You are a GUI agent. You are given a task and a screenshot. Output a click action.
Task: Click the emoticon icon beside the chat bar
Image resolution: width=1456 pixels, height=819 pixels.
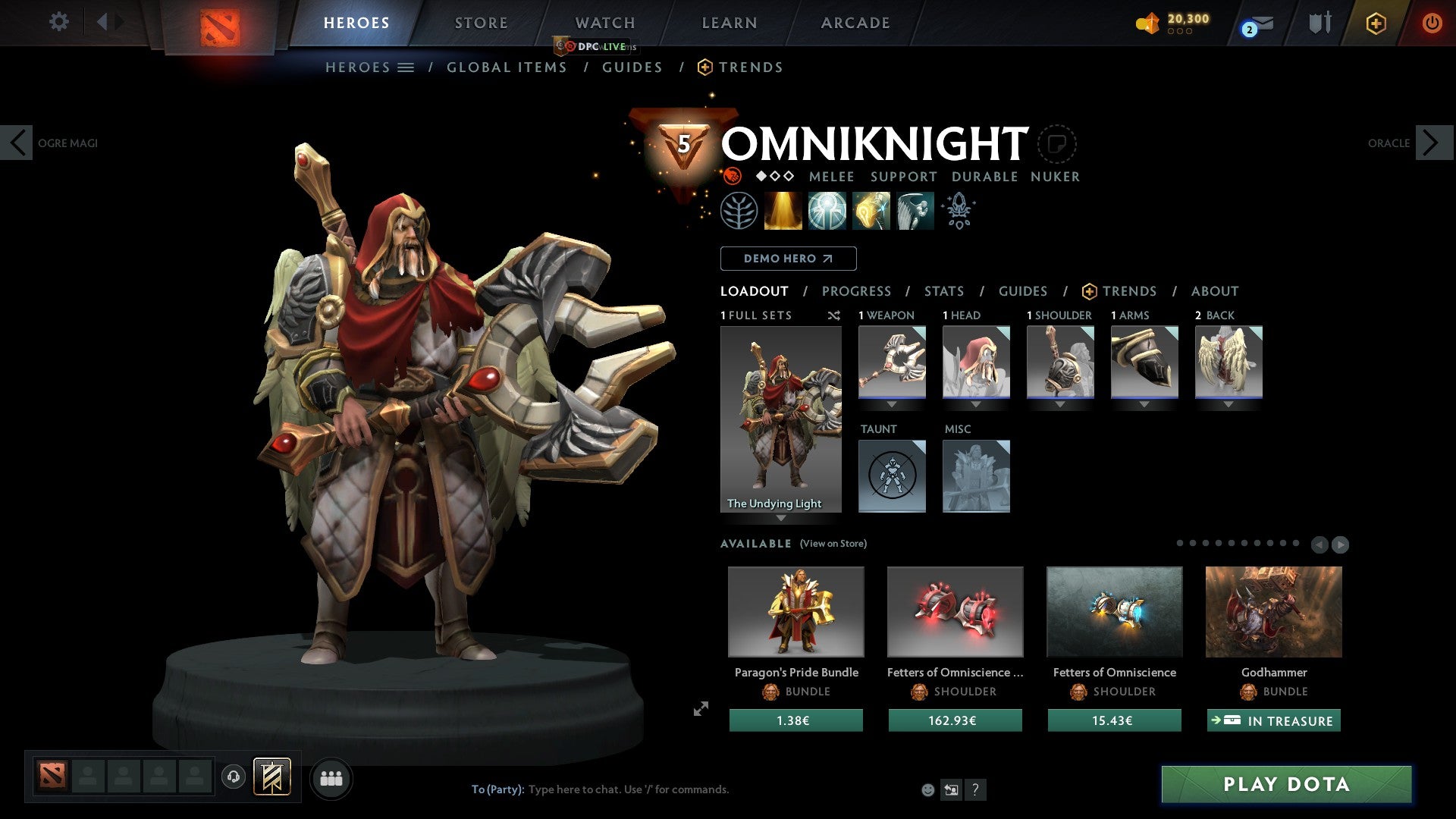pos(928,789)
